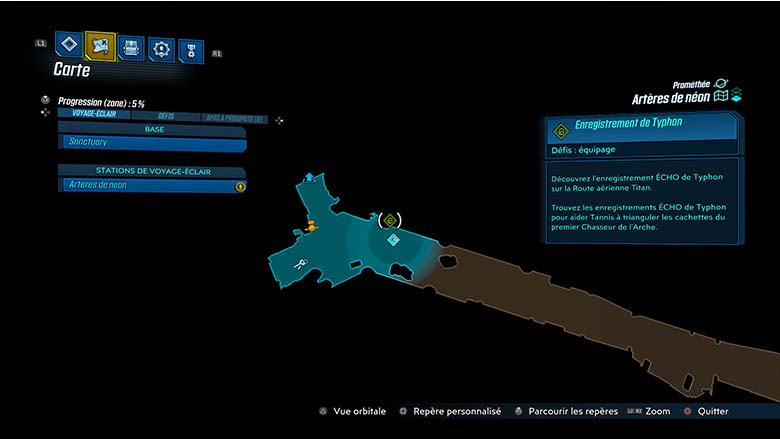This screenshot has height=439, width=780.
Task: Click the Typhon recording marker on map
Action: pos(390,220)
